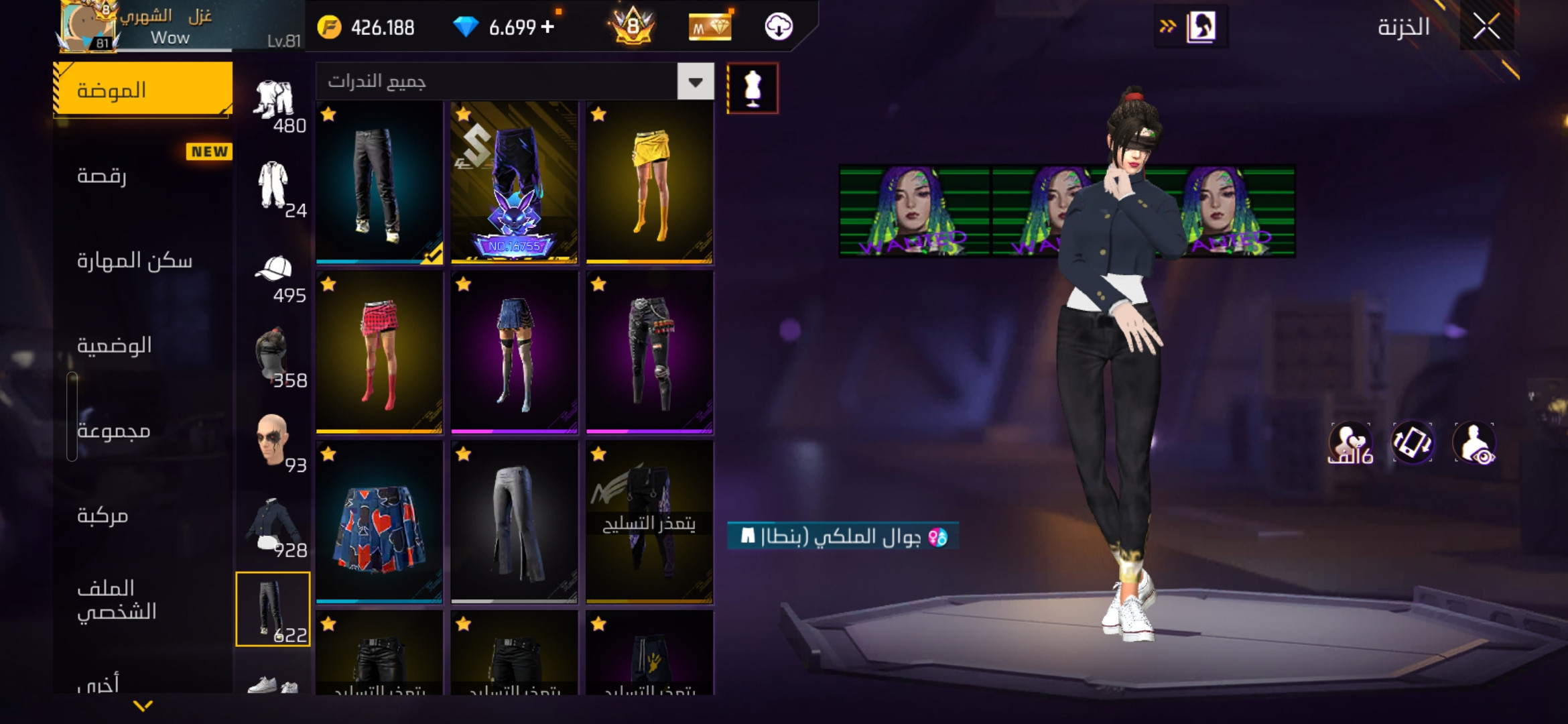Image resolution: width=1568 pixels, height=724 pixels.
Task: Open the الموضة fashion tab
Action: pos(143,90)
